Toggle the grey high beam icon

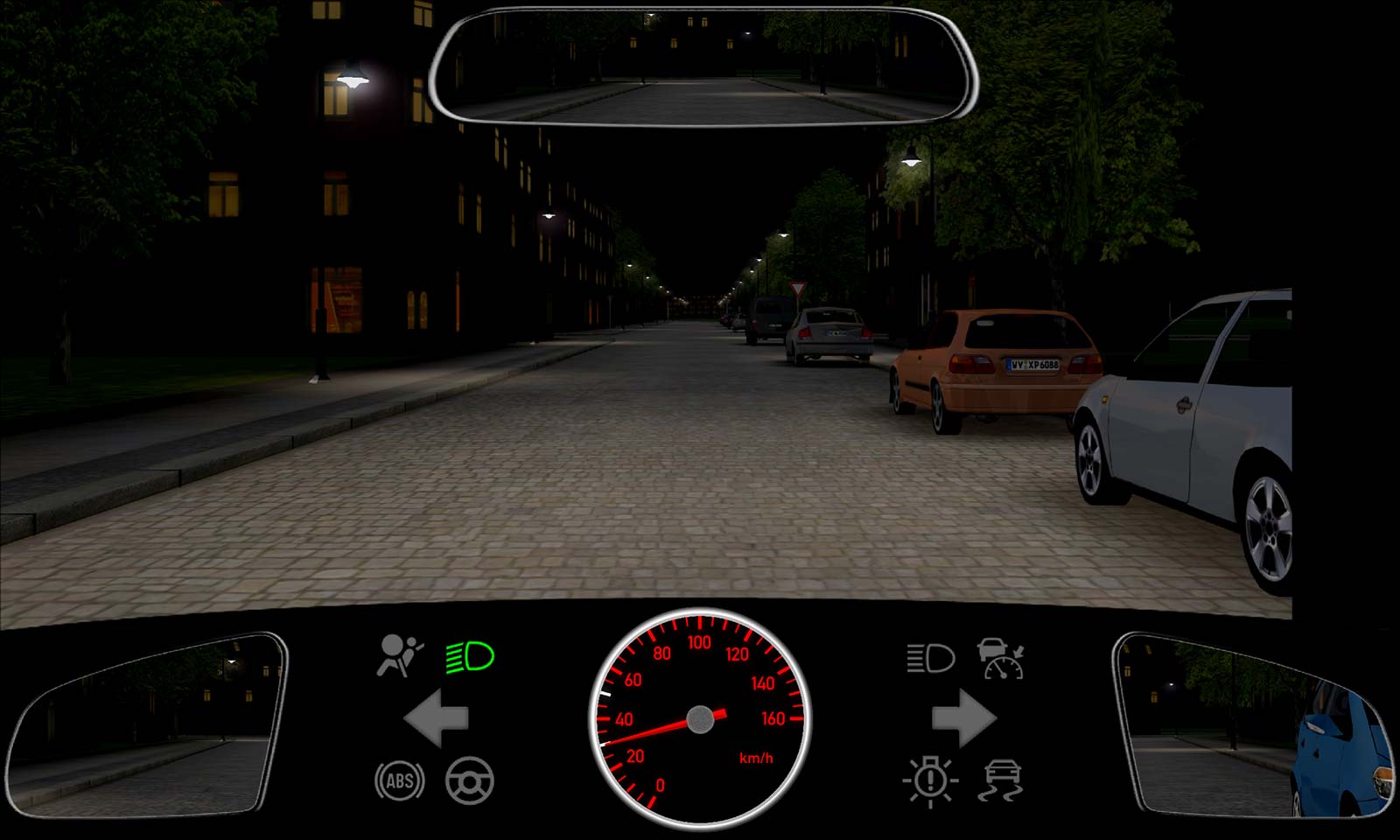929,658
